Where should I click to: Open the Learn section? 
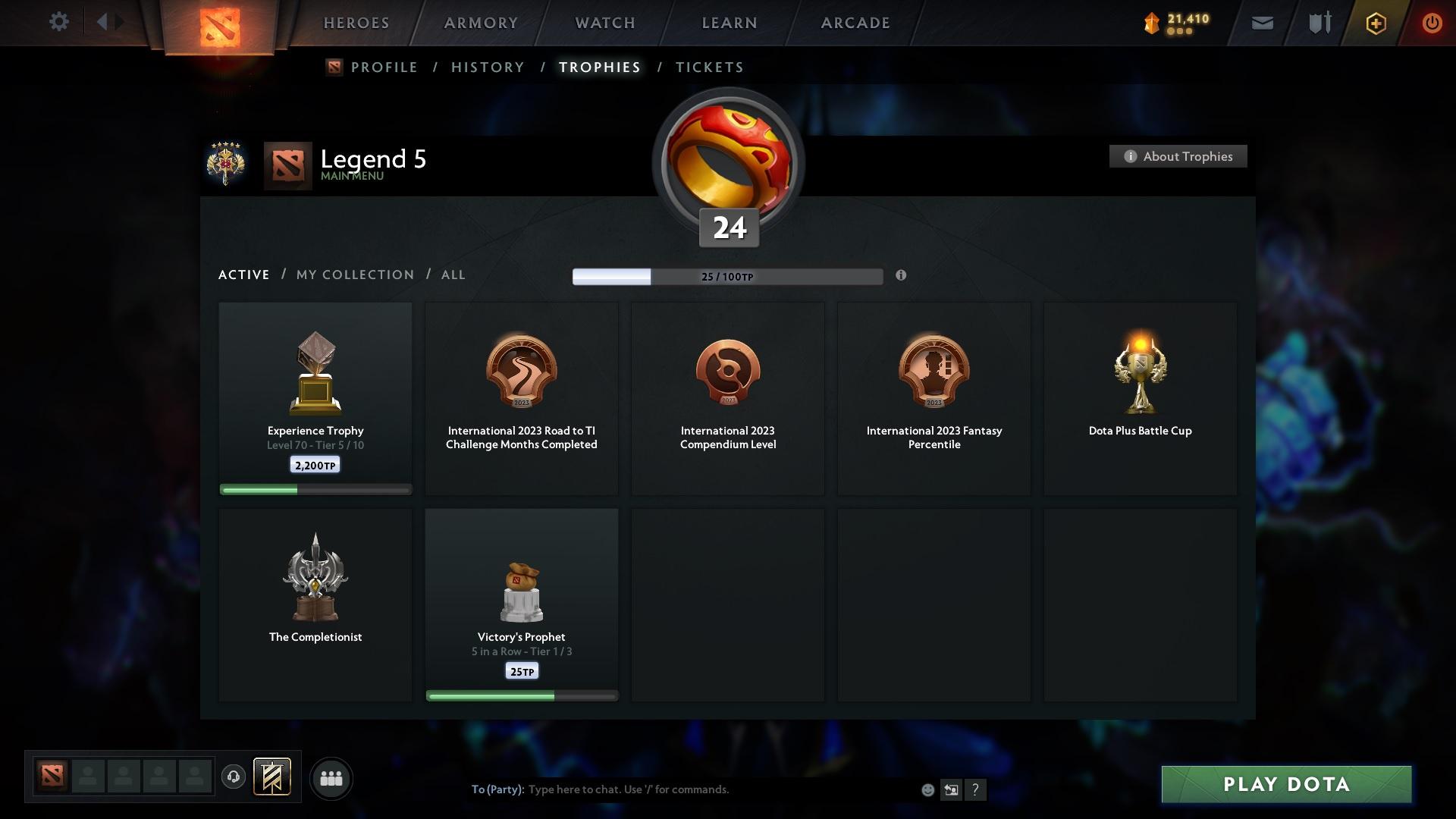tap(730, 23)
